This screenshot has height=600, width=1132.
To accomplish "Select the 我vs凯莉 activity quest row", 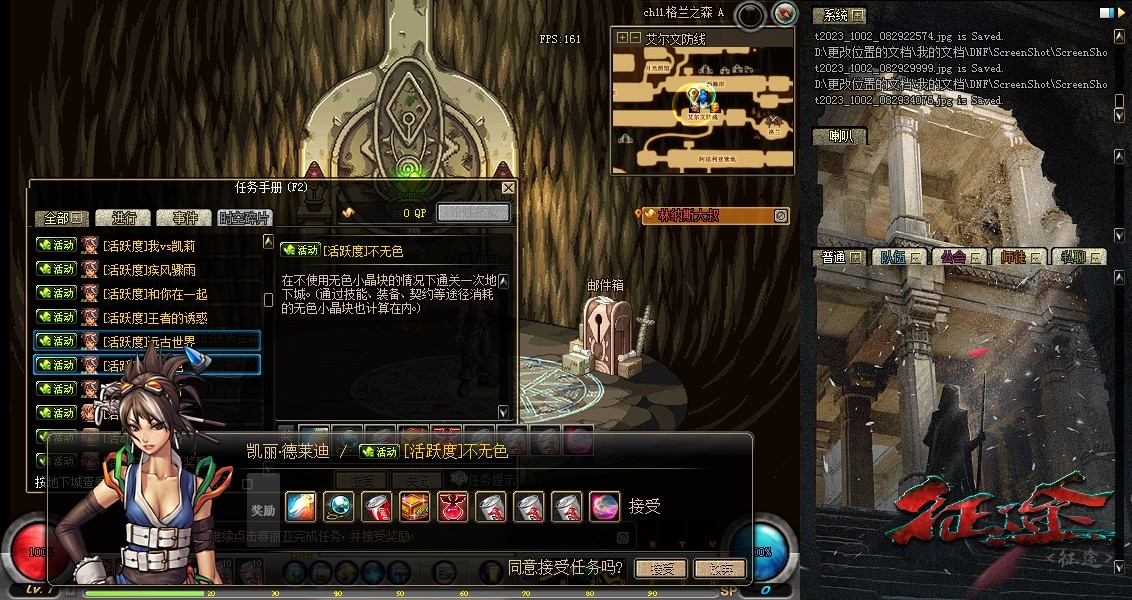I will click(x=148, y=246).
